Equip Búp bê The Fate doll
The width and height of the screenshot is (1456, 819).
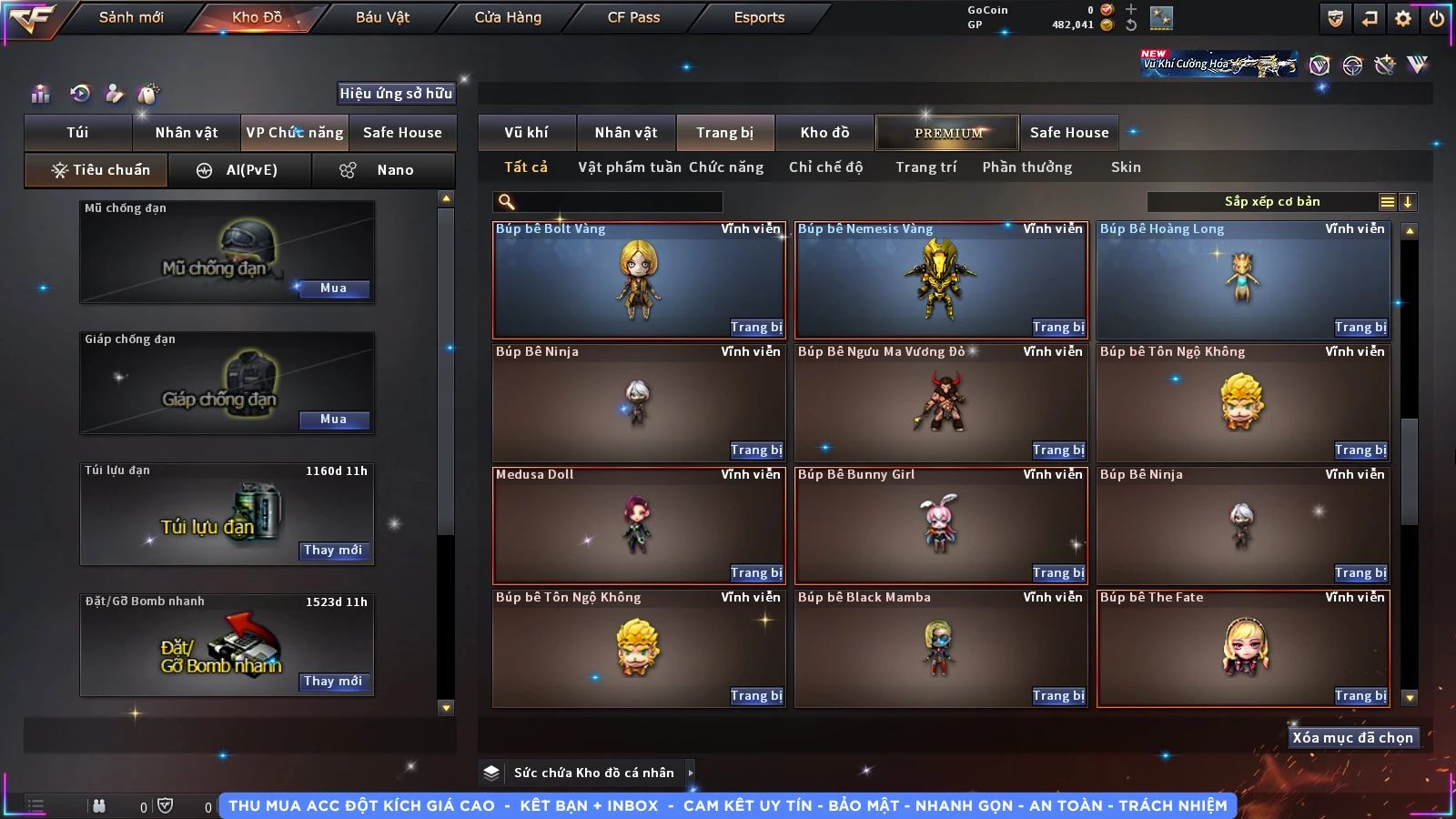pyautogui.click(x=1360, y=696)
